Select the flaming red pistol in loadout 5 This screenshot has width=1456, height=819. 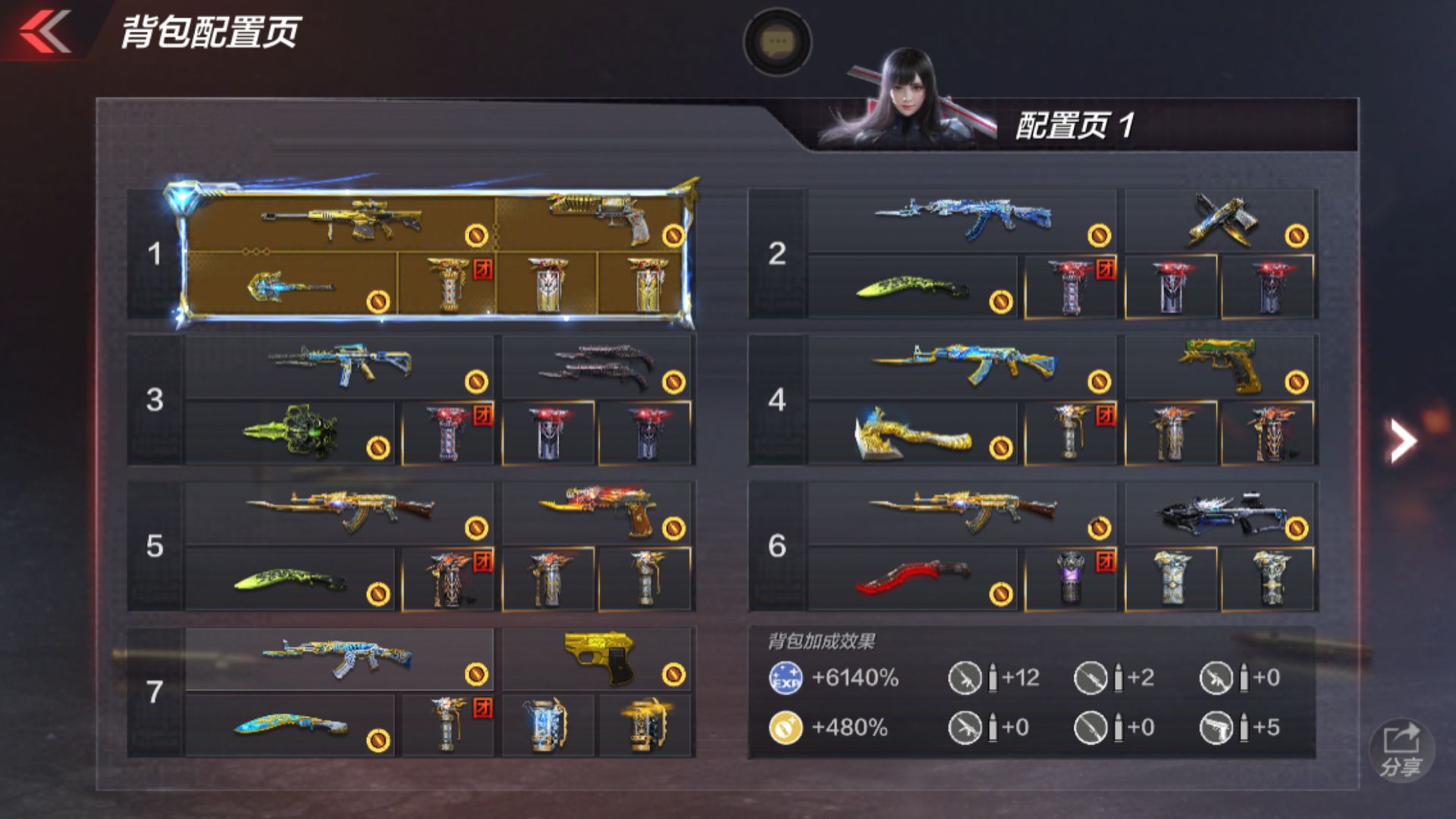pyautogui.click(x=599, y=512)
